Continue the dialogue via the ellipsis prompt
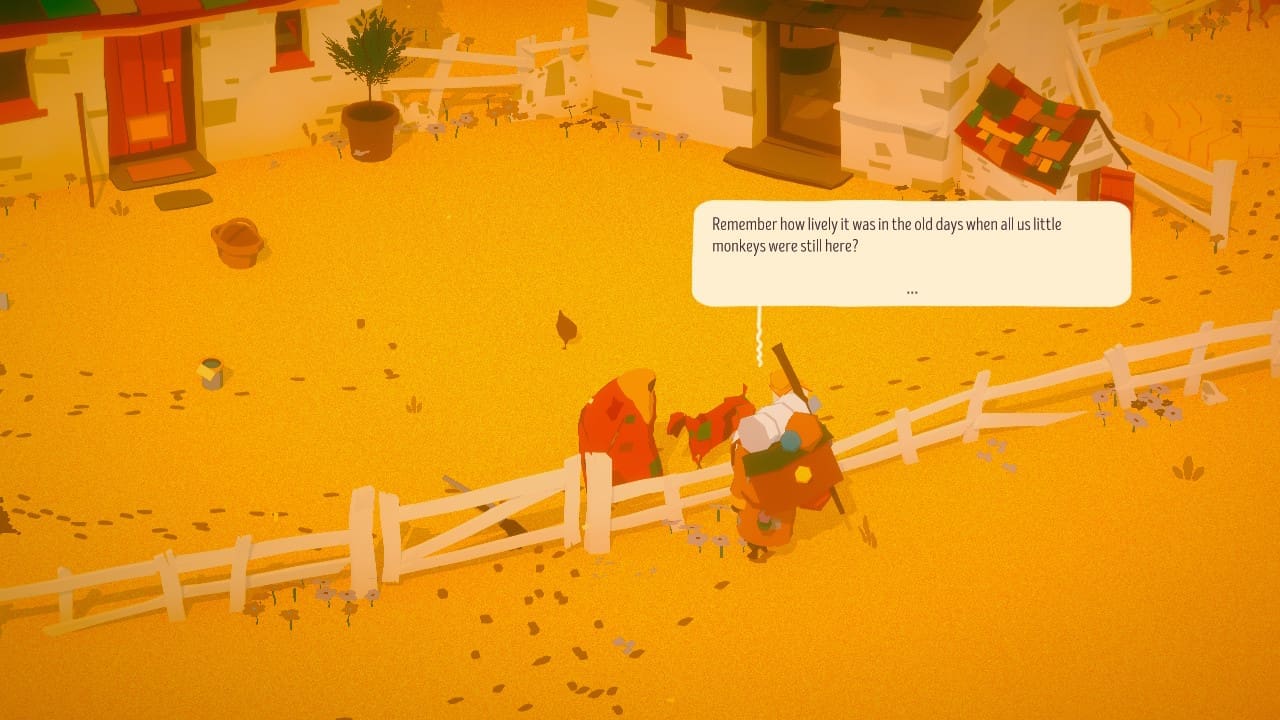Screen dimensions: 1280x720 (x=911, y=291)
